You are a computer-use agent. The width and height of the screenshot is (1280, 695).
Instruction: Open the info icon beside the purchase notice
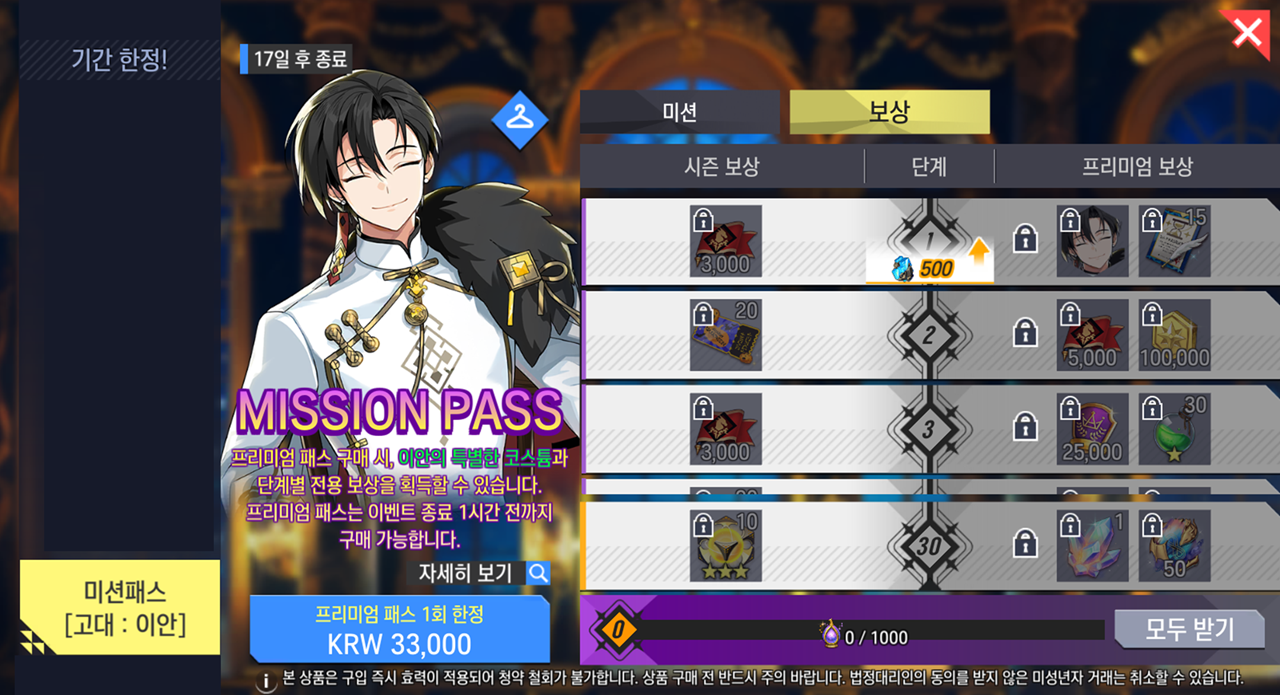click(267, 681)
